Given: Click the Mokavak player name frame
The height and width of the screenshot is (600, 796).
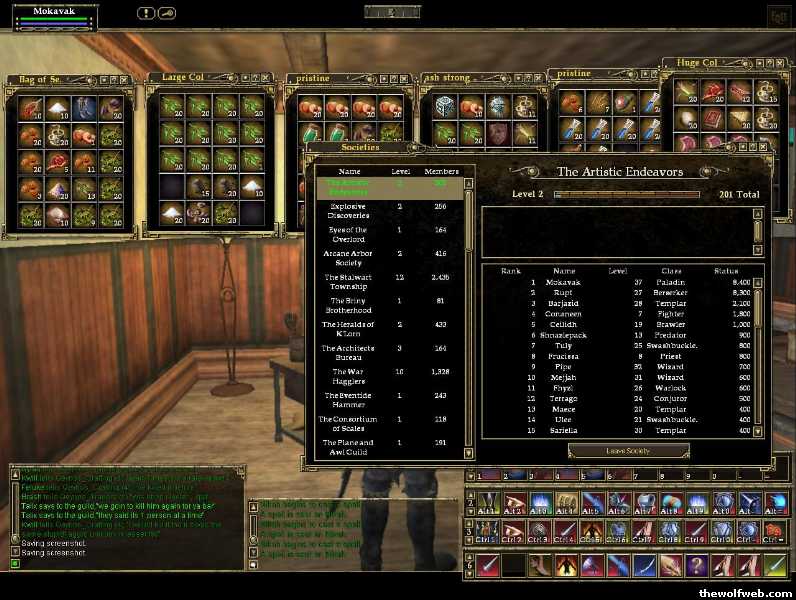Looking at the screenshot, I should (50, 11).
